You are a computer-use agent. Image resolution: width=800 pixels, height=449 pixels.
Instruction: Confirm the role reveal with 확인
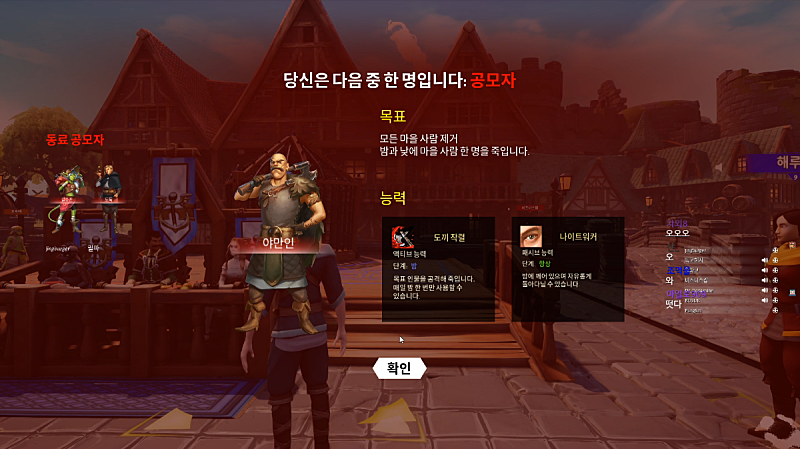coord(398,368)
